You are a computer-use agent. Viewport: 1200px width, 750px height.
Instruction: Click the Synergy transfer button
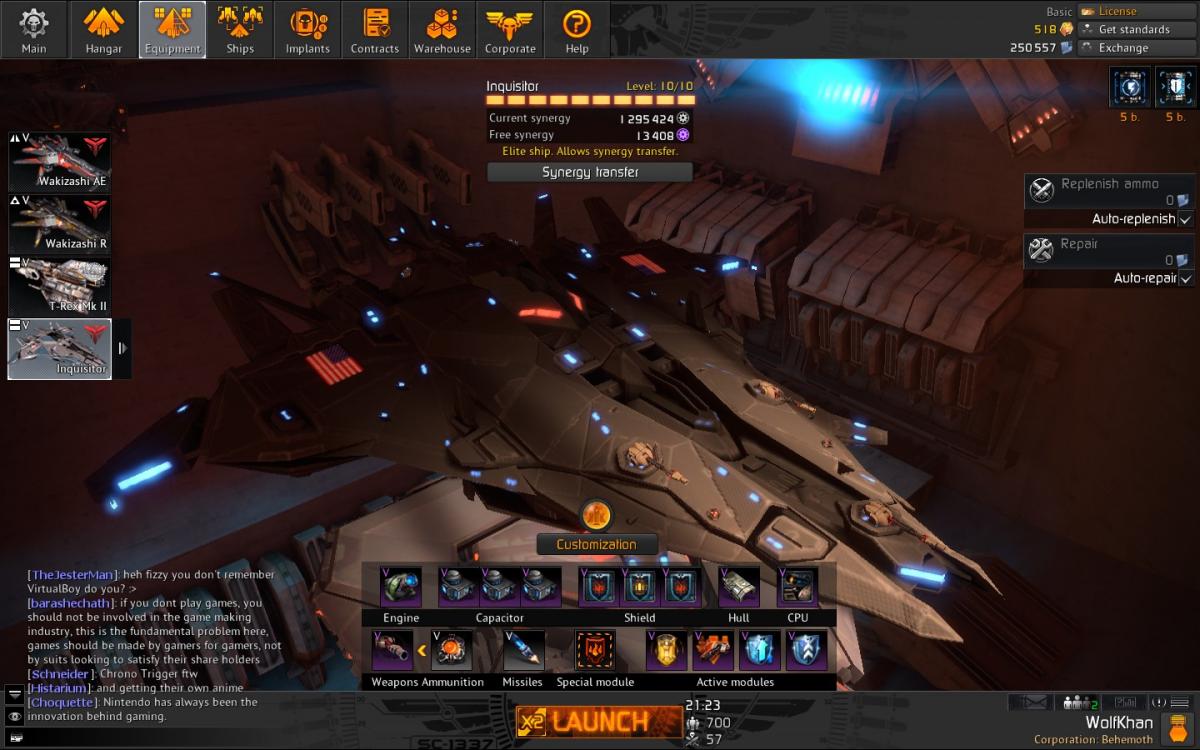click(590, 172)
